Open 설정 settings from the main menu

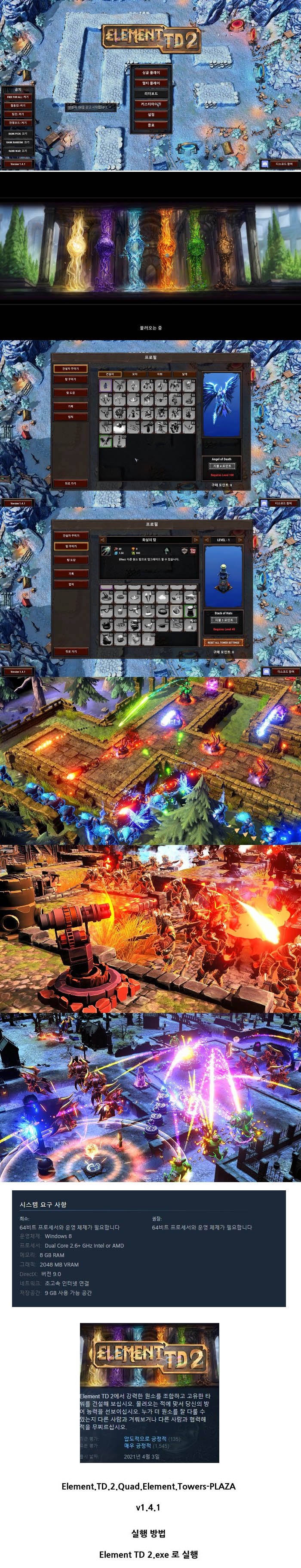coord(151,115)
